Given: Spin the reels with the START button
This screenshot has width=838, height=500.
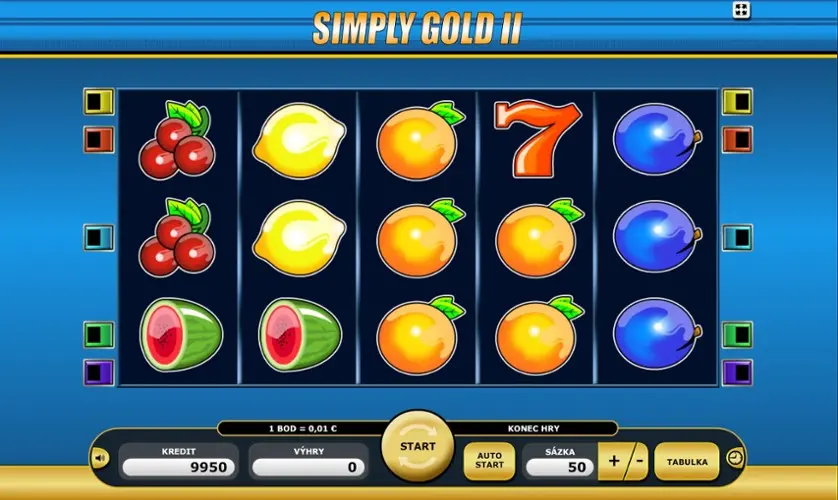Looking at the screenshot, I should click(417, 446).
